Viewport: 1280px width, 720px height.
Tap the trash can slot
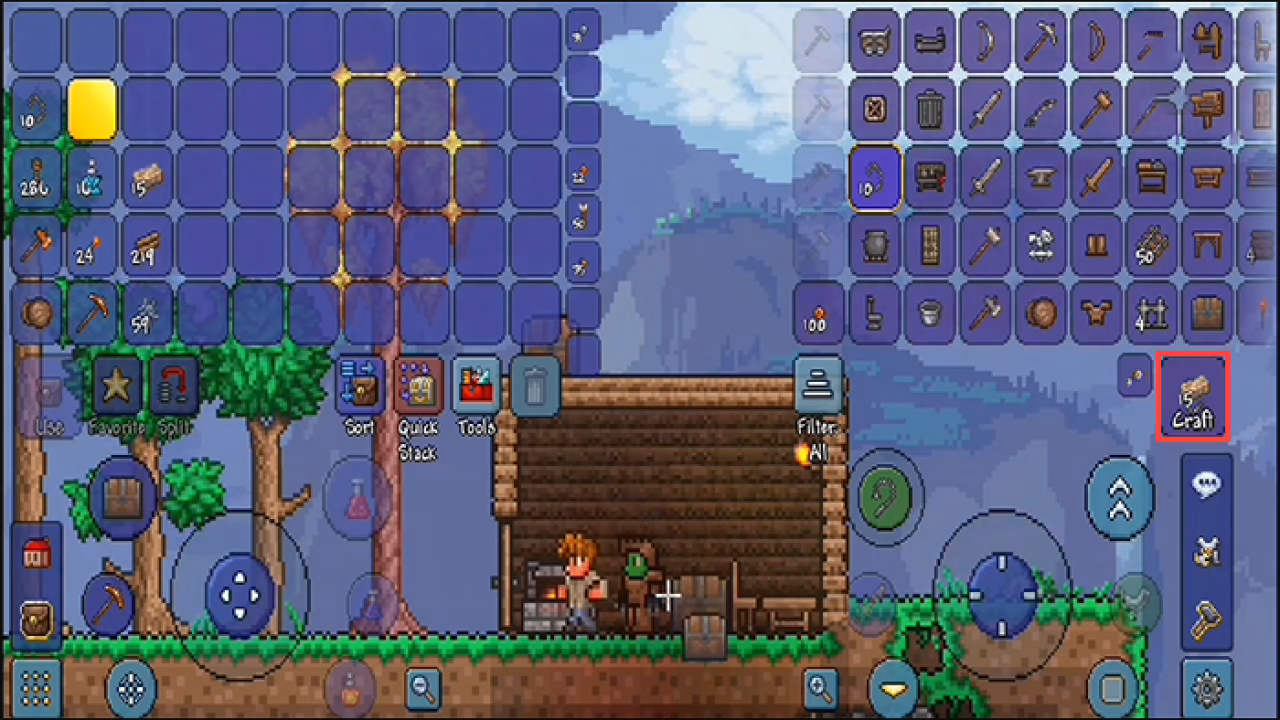point(535,387)
